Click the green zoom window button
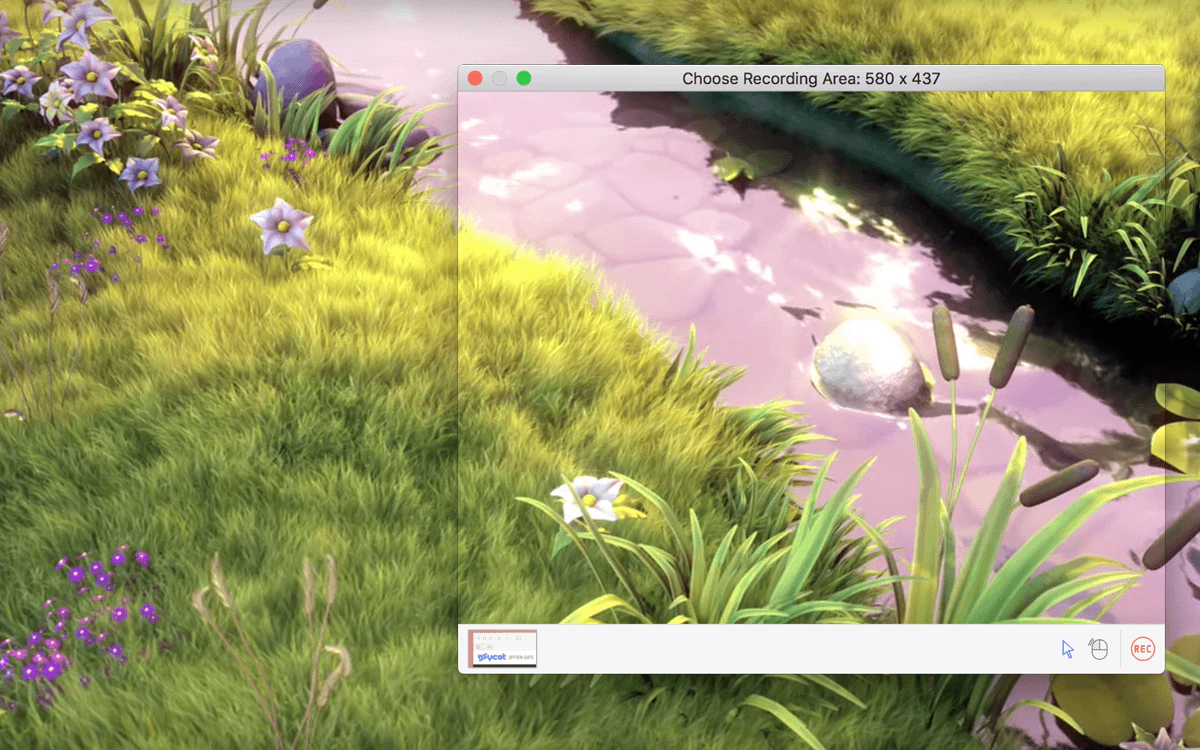The width and height of the screenshot is (1200, 750). click(523, 78)
